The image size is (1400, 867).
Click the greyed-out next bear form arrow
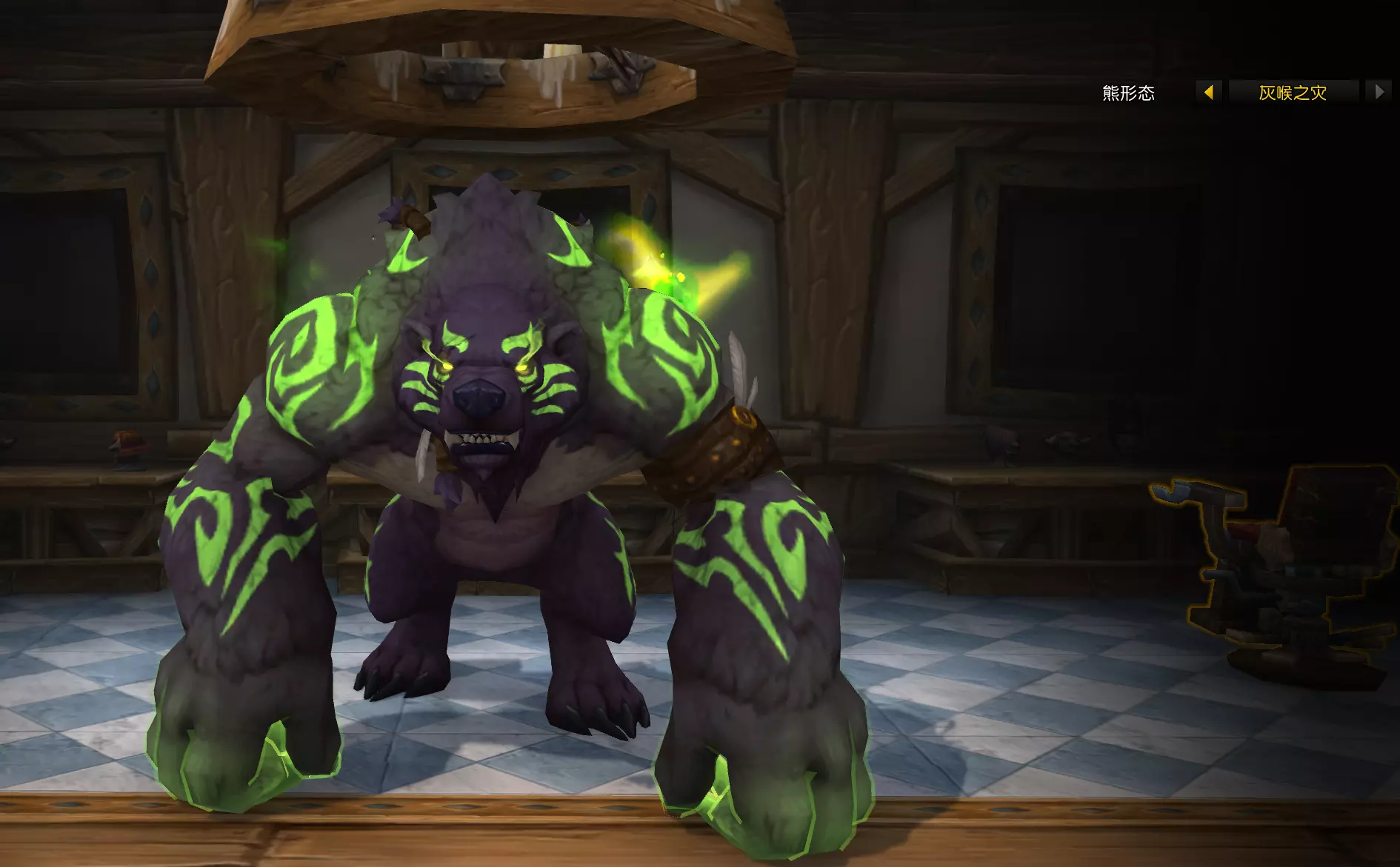[1379, 93]
